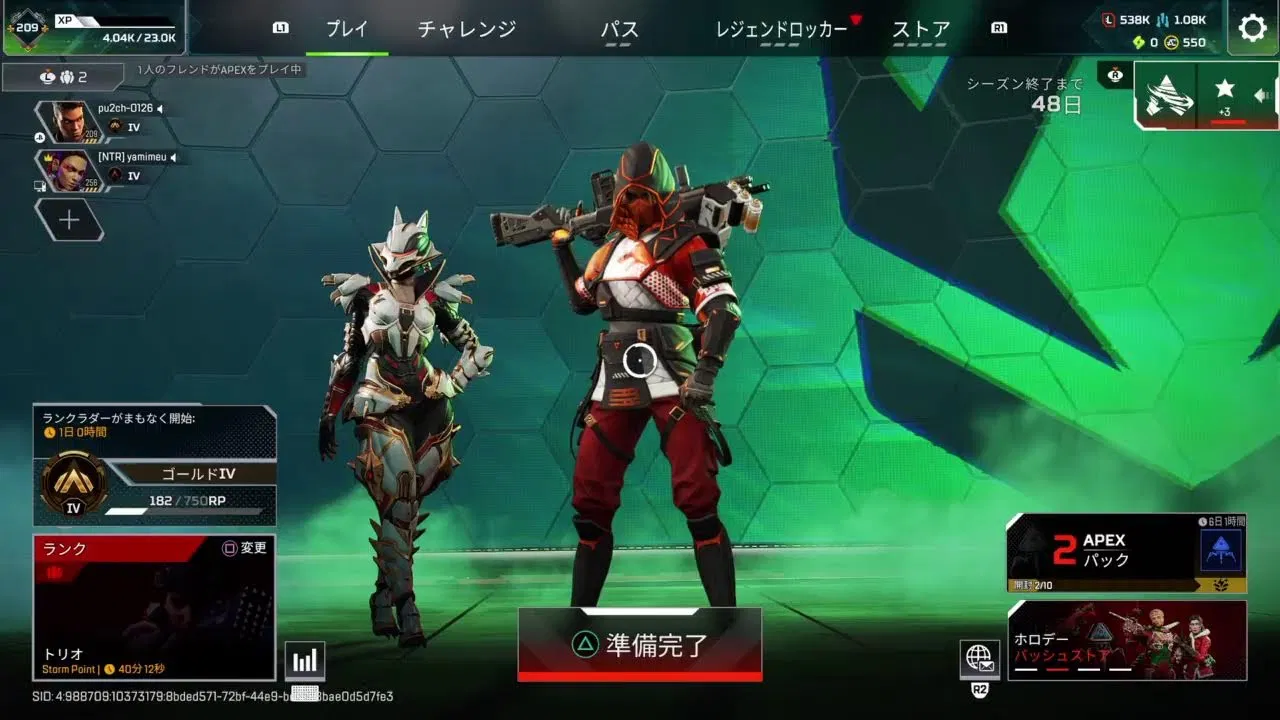The image size is (1280, 720).
Task: Open the ホロデー パッシュストア banner
Action: click(x=1127, y=640)
